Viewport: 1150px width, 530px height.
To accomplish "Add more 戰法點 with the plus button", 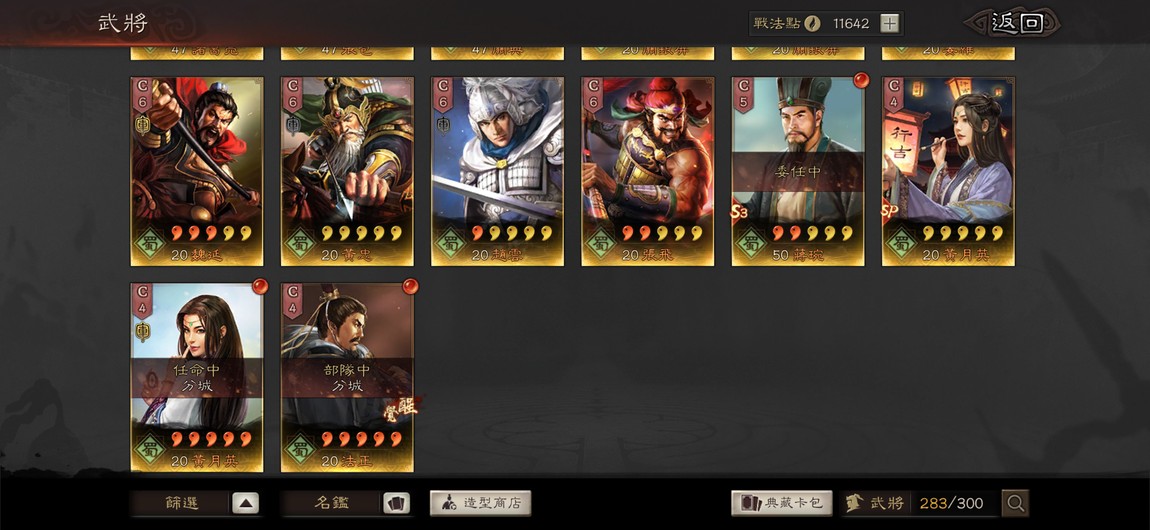I will click(x=889, y=23).
